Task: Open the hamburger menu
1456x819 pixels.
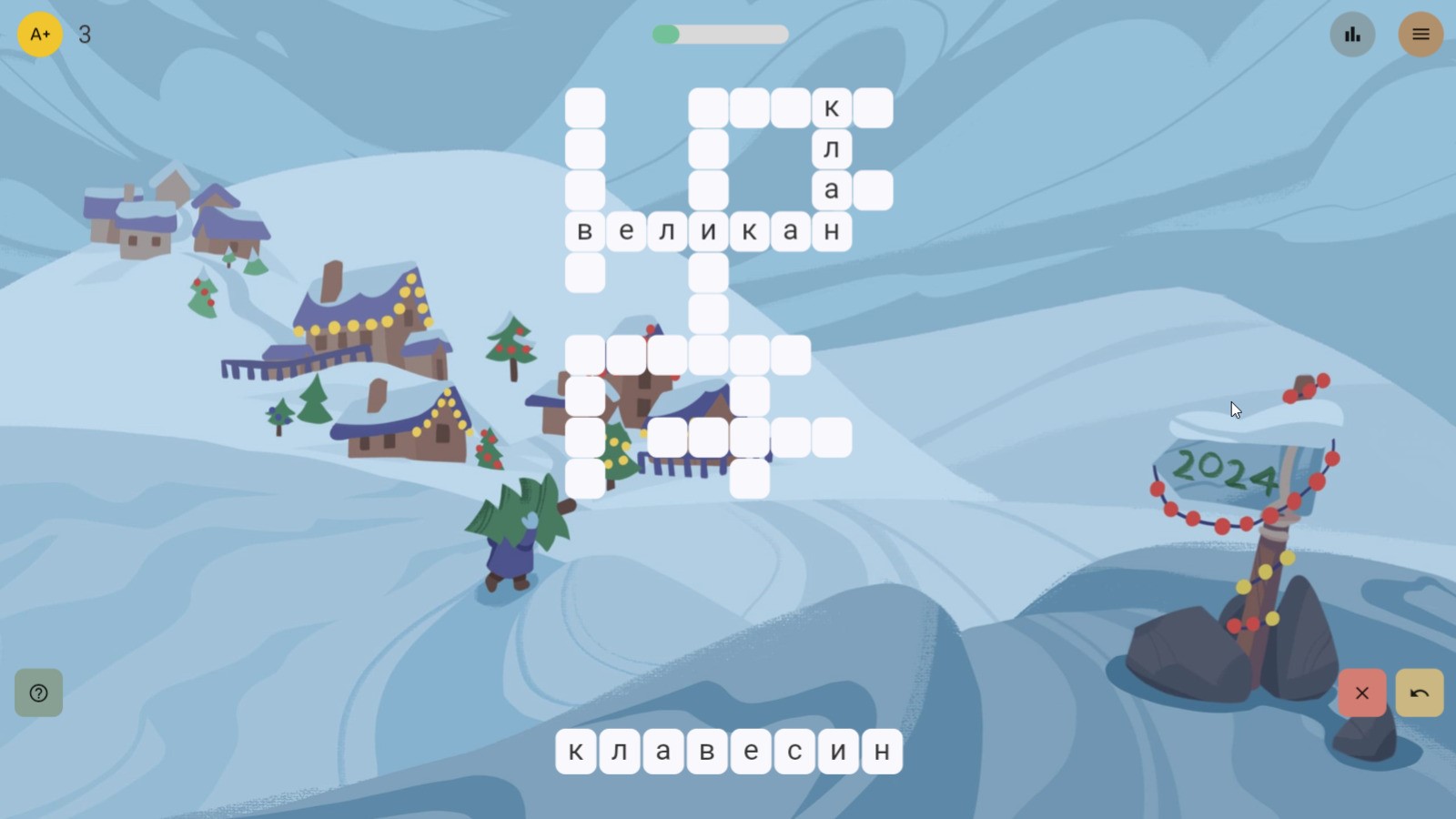Action: 1421,35
